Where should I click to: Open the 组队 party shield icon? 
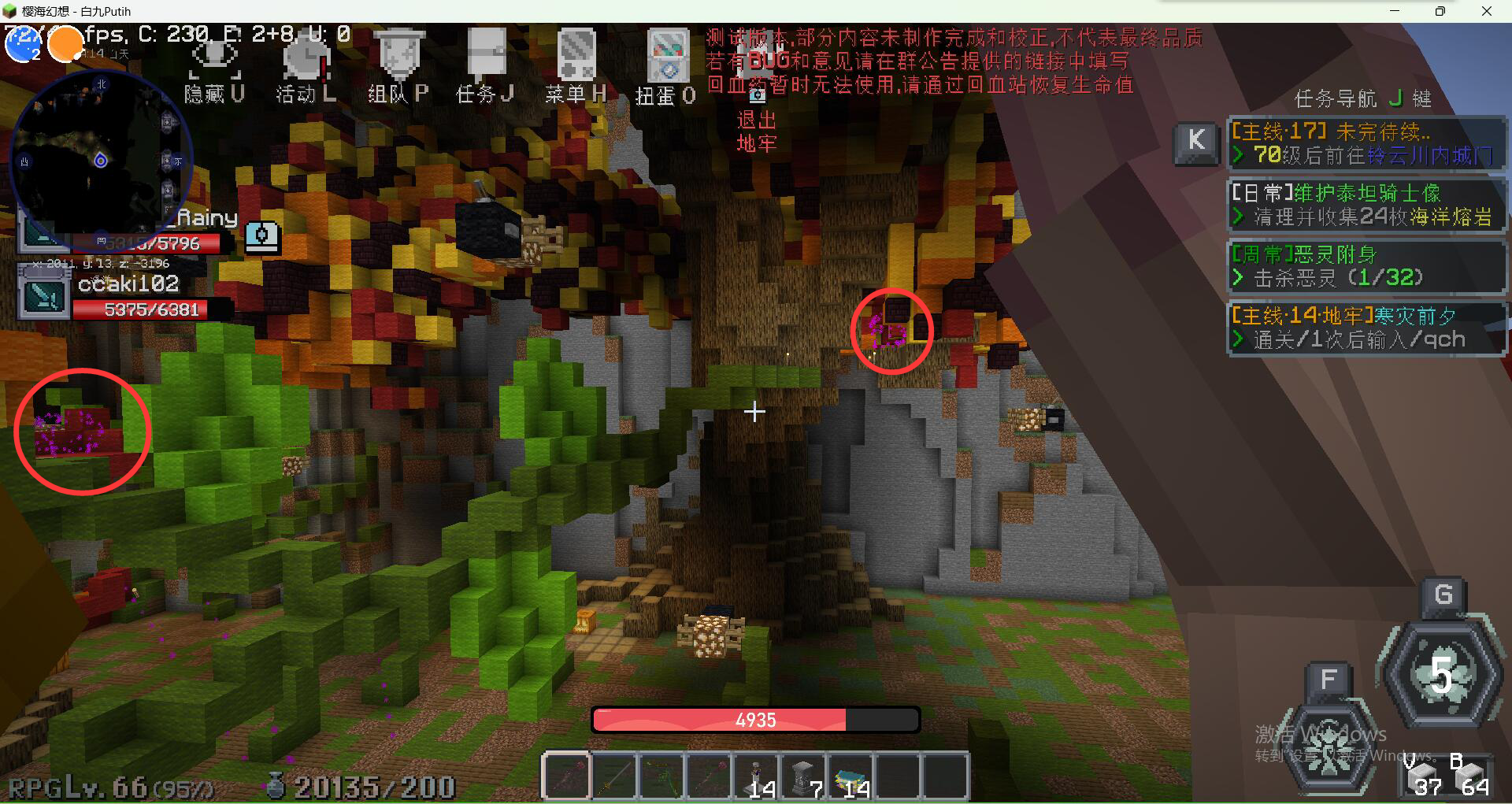coord(400,55)
